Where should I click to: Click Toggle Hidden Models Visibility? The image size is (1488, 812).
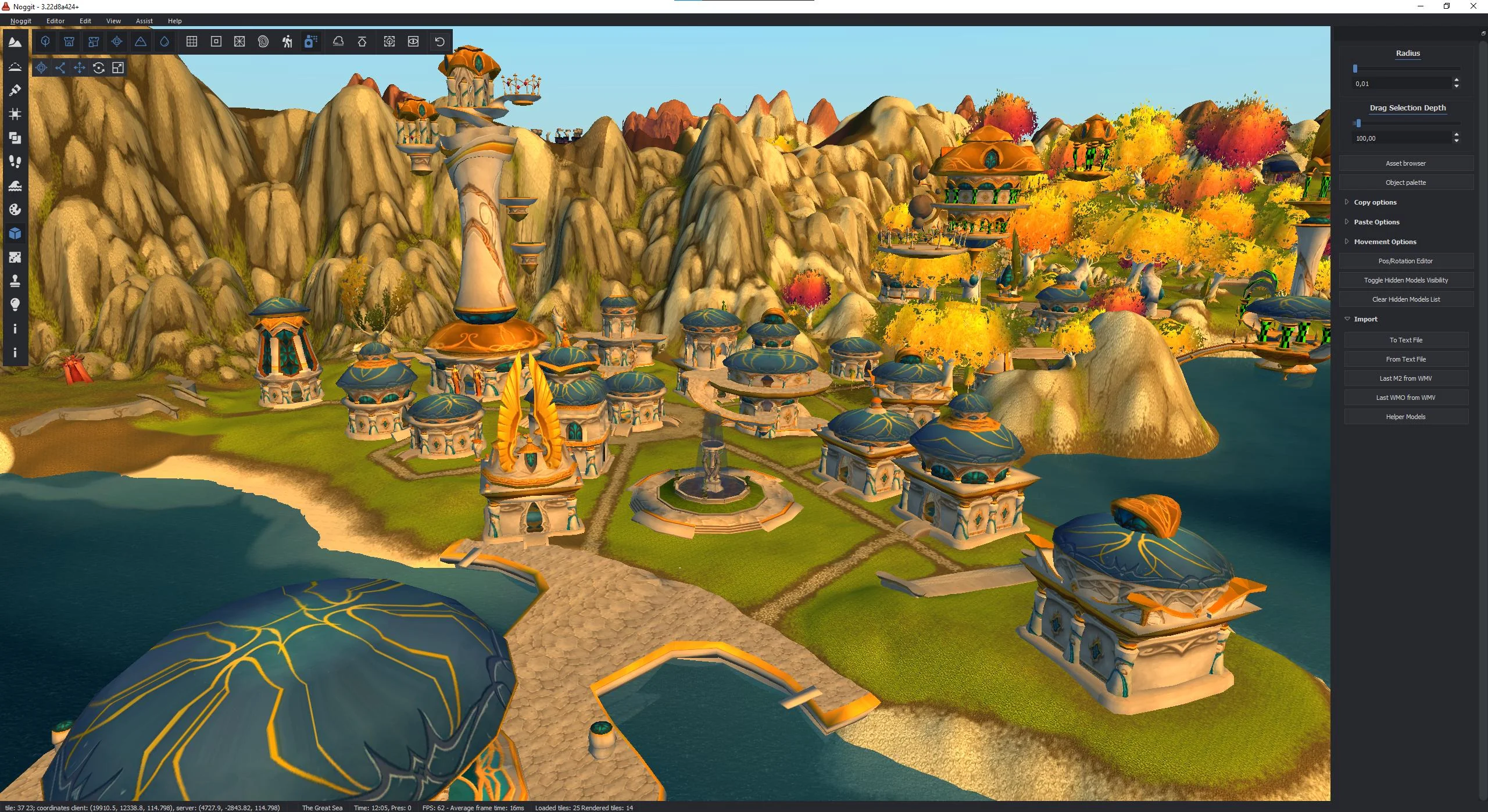point(1405,280)
